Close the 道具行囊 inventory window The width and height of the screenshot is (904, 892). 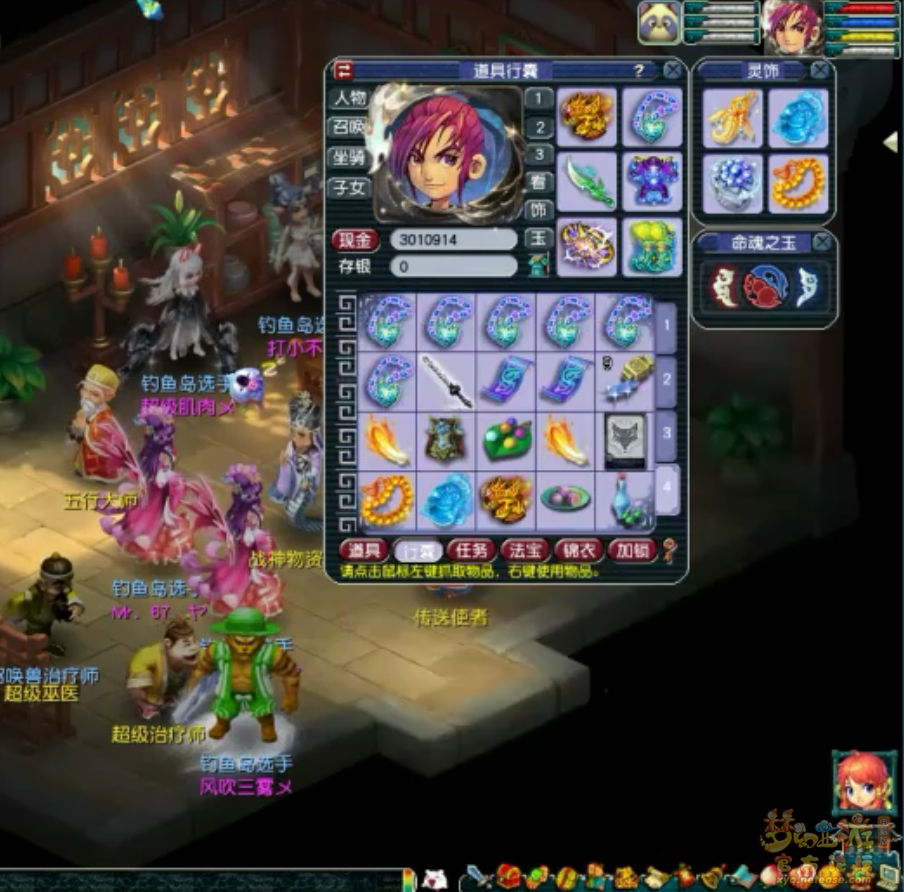click(x=673, y=70)
